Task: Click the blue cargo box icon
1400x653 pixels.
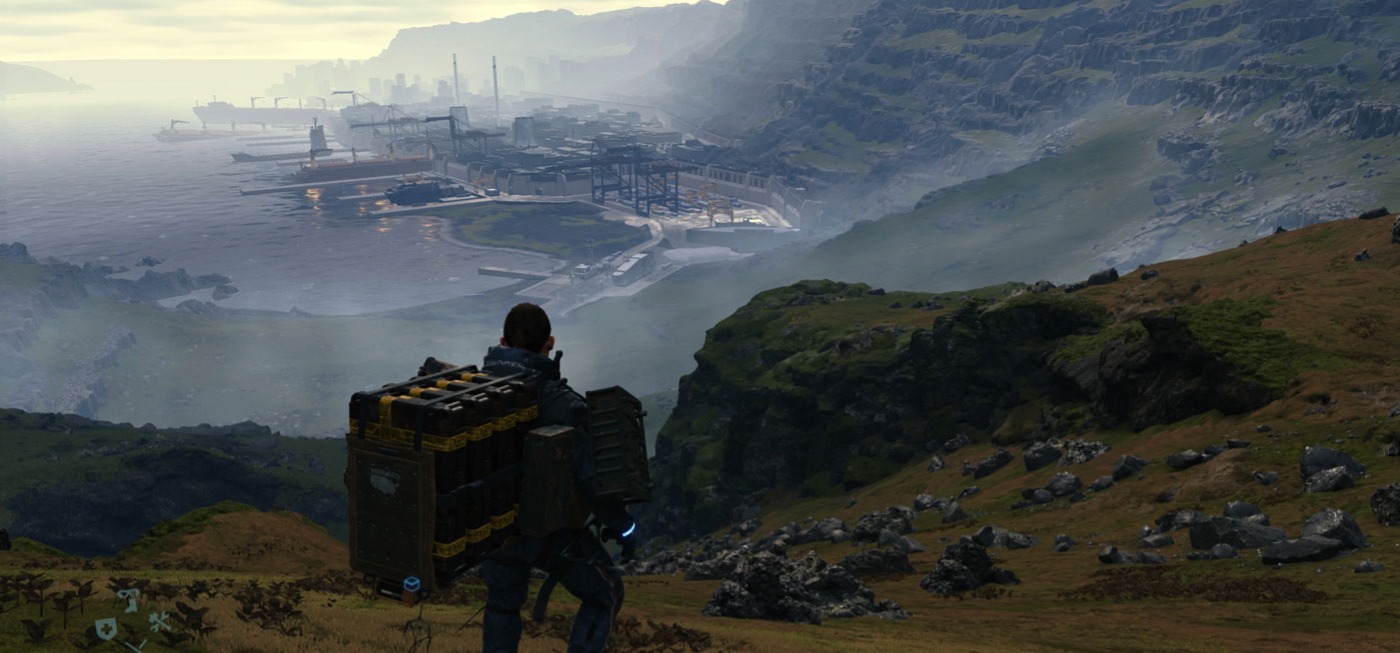Action: (x=410, y=584)
